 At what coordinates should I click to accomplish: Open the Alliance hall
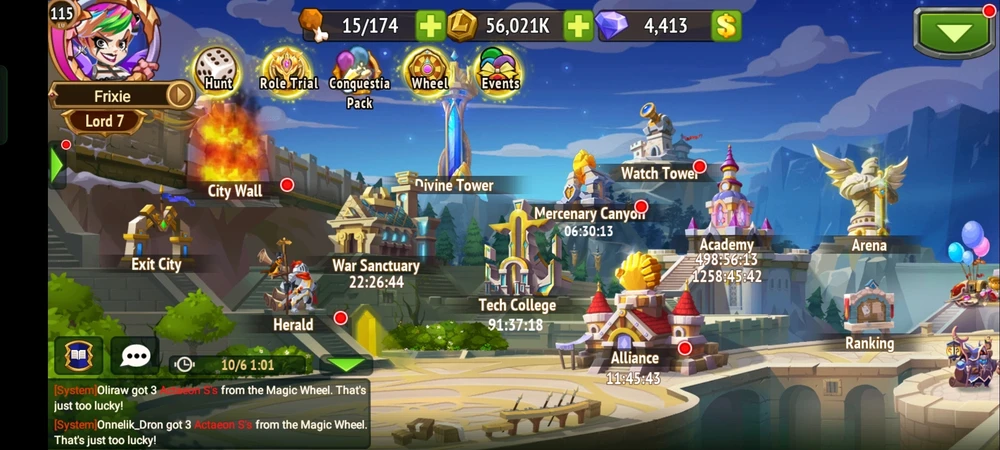(x=635, y=315)
